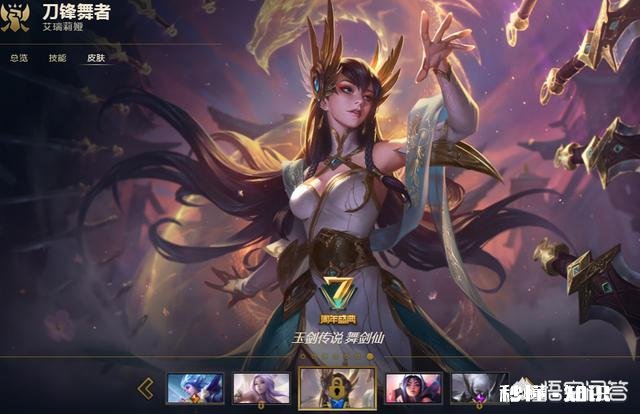Image resolution: width=640 pixels, height=414 pixels.
Task: Select the pale grey skin thumbnail
Action: pos(472,388)
